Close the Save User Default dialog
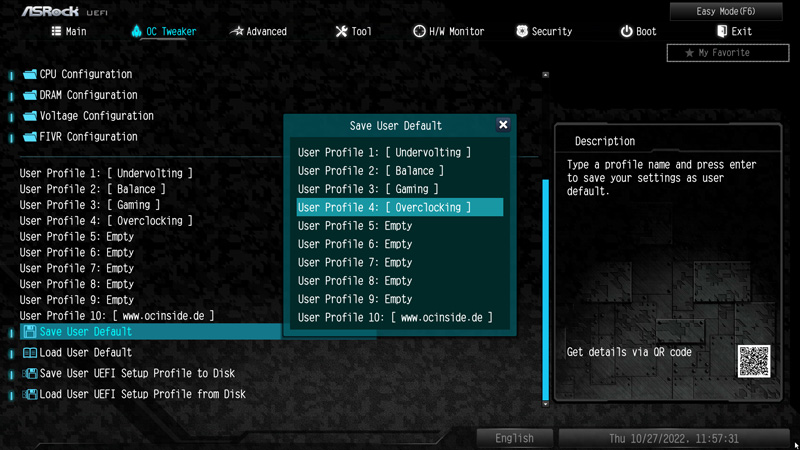800x450 pixels. point(503,125)
